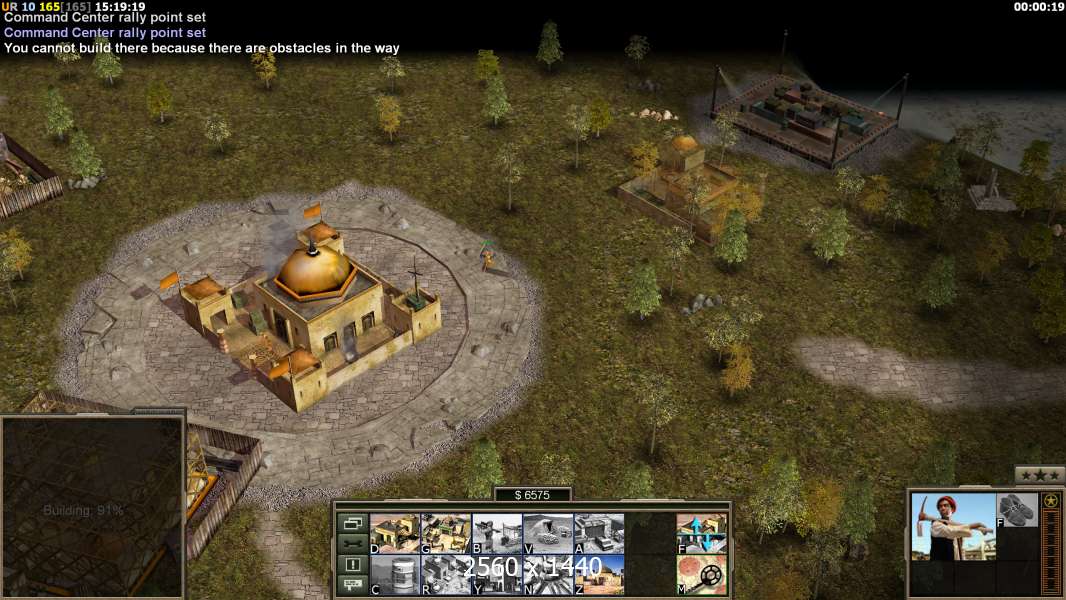Choose the colored build icon labeled Z

[x=599, y=575]
